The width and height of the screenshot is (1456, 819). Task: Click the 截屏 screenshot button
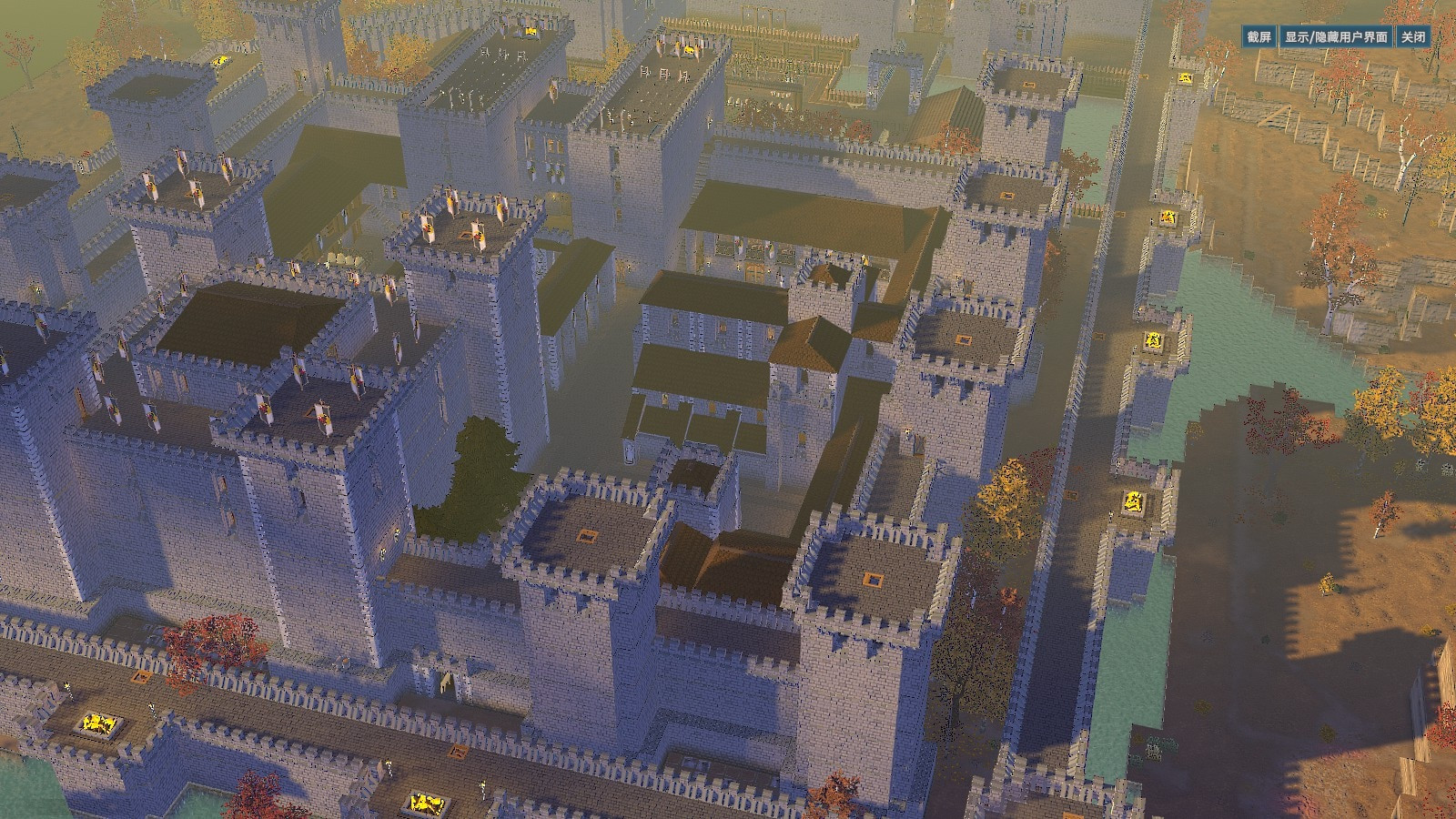click(x=1259, y=37)
